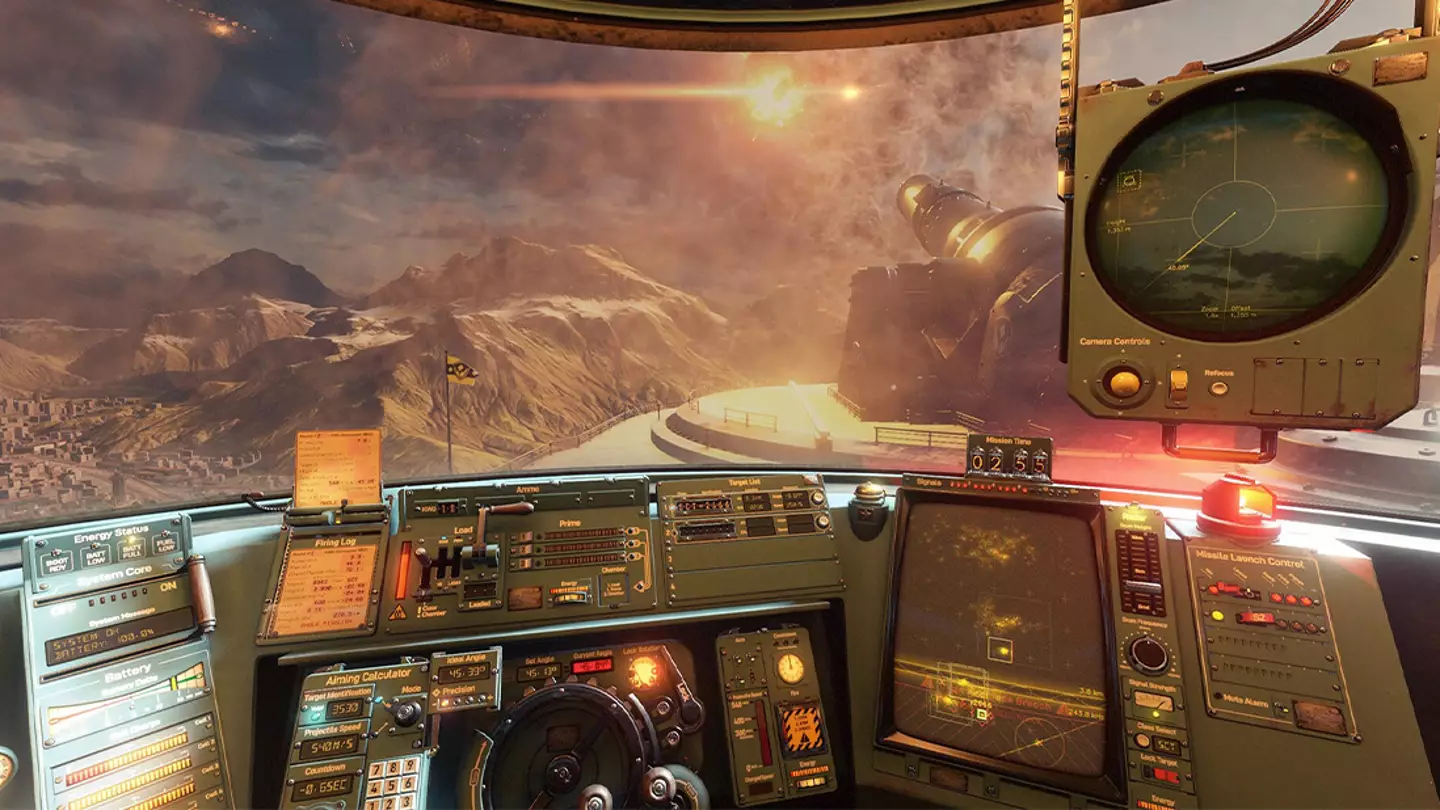Click the Energy gauge in the Chamber section
The image size is (1440, 810).
pyautogui.click(x=569, y=595)
